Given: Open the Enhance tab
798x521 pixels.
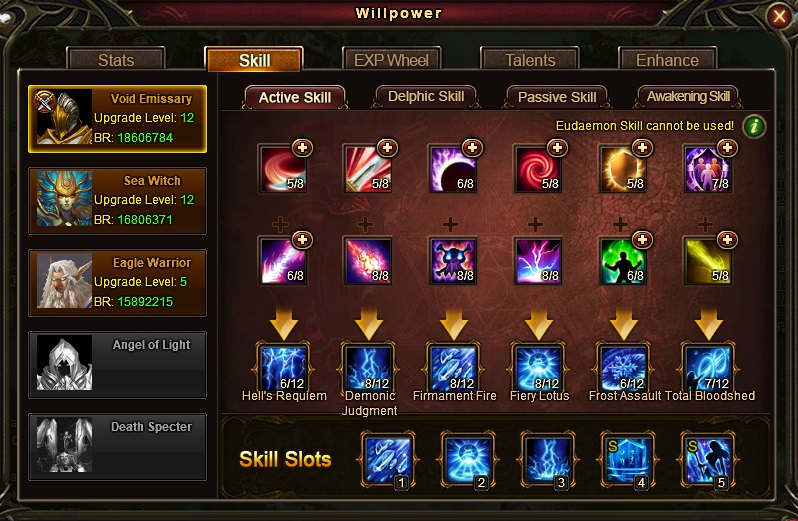Looking at the screenshot, I should (667, 60).
